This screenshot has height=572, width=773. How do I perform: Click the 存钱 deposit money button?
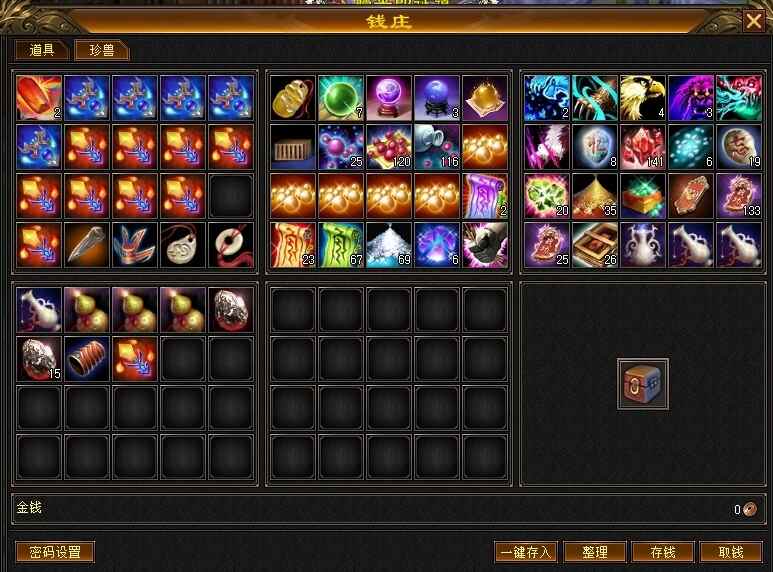[663, 552]
